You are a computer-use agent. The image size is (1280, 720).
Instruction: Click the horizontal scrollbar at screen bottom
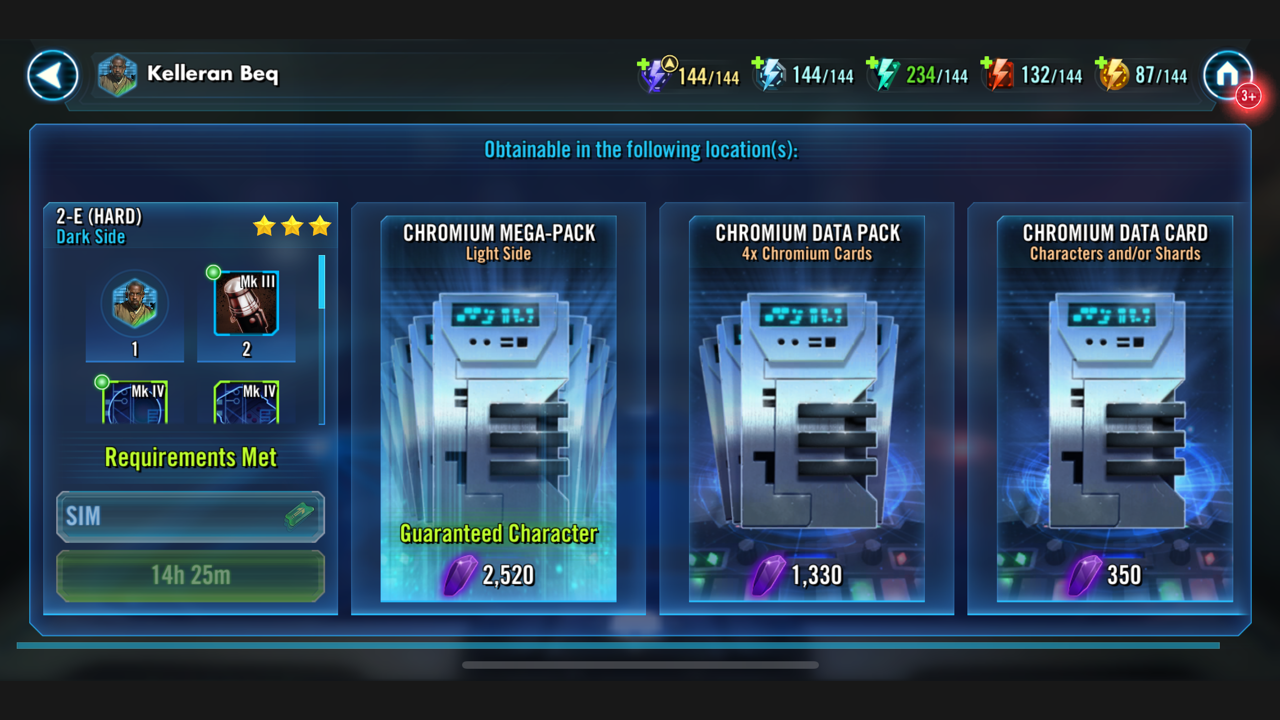[639, 663]
